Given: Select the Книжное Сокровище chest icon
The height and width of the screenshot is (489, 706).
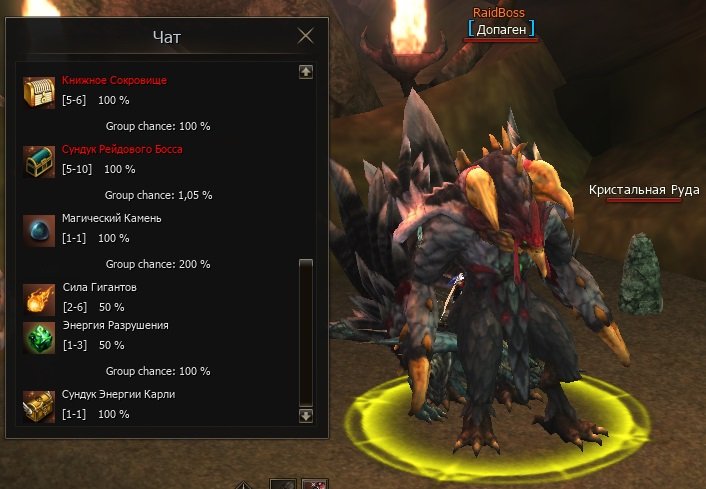Looking at the screenshot, I should 39,91.
